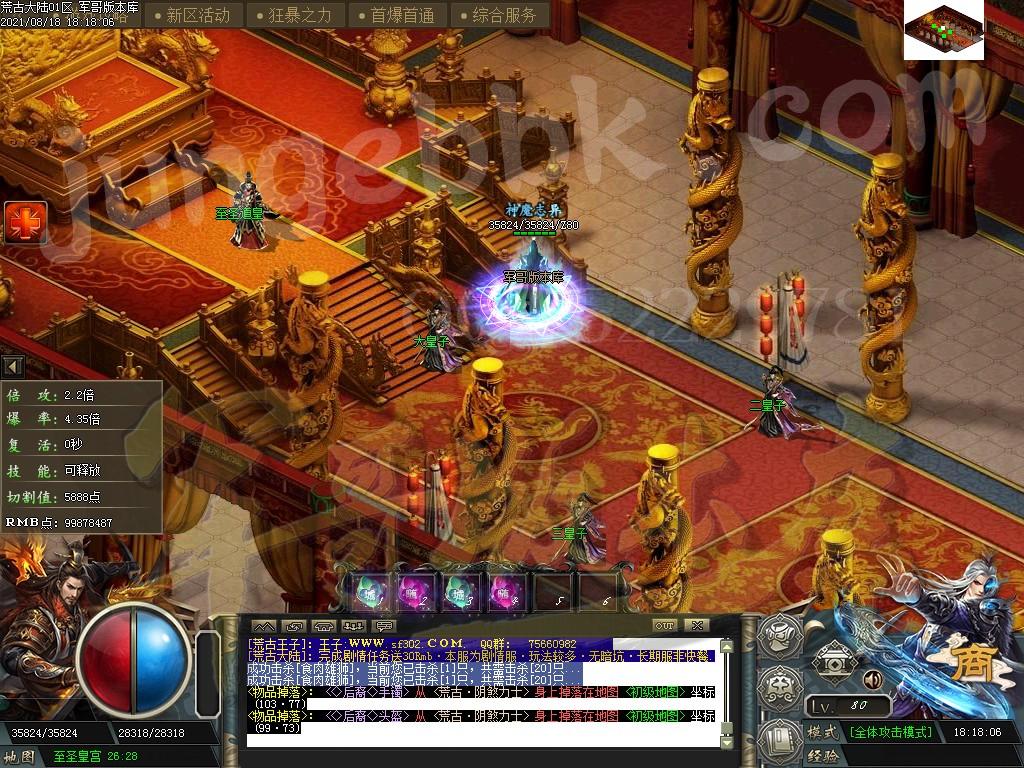The width and height of the screenshot is (1024, 768).
Task: Click the red cross healing icon
Action: (23, 222)
